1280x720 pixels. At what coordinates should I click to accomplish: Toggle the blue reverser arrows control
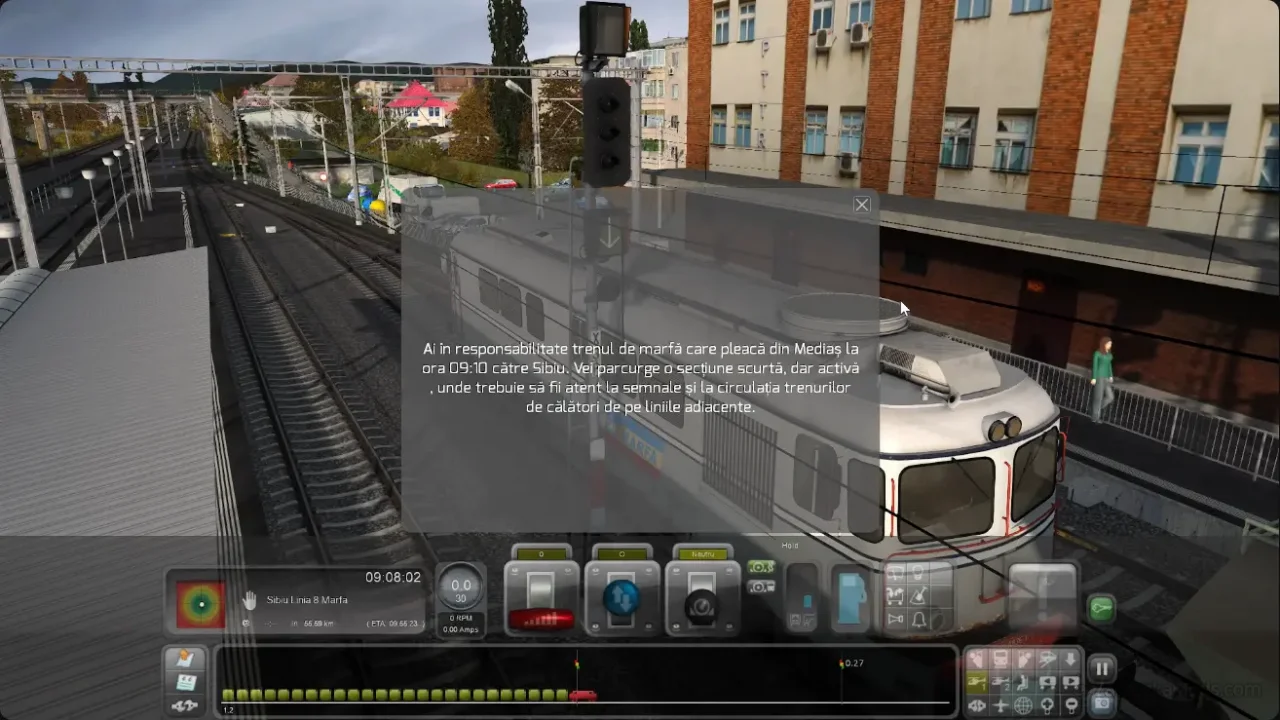click(x=621, y=598)
